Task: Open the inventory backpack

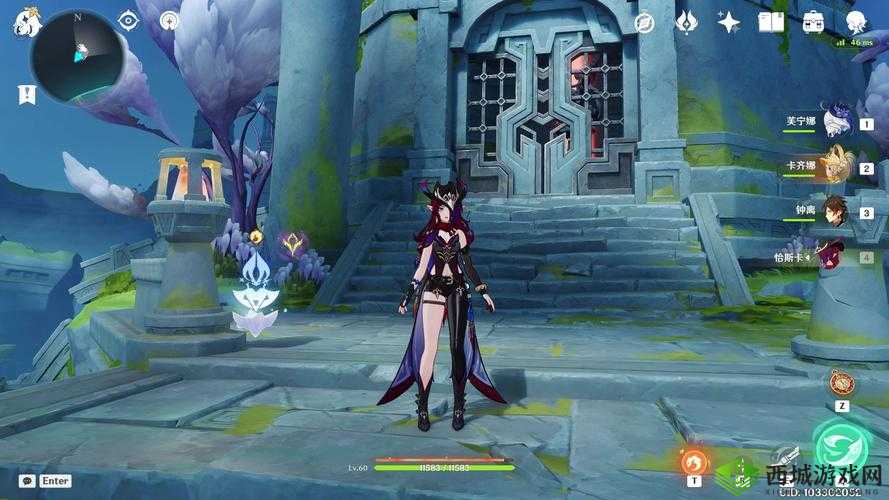Action: point(812,21)
